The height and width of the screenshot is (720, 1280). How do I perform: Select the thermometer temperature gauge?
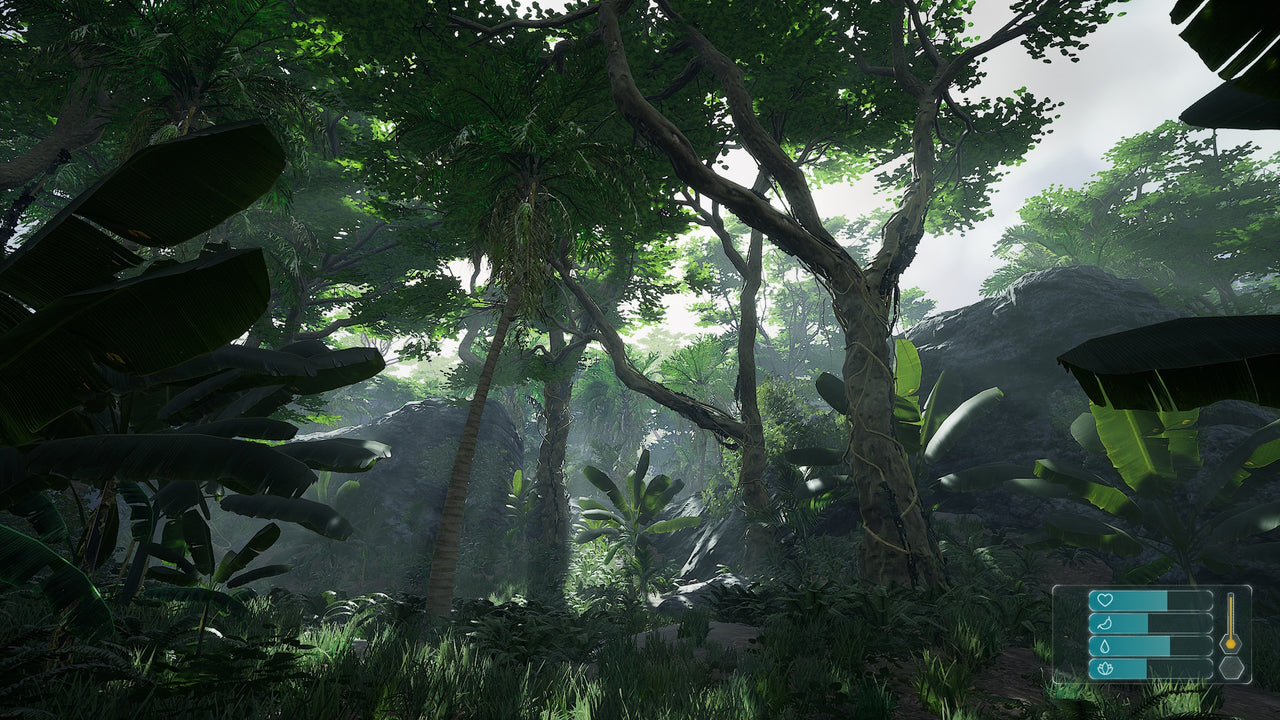(x=1231, y=615)
